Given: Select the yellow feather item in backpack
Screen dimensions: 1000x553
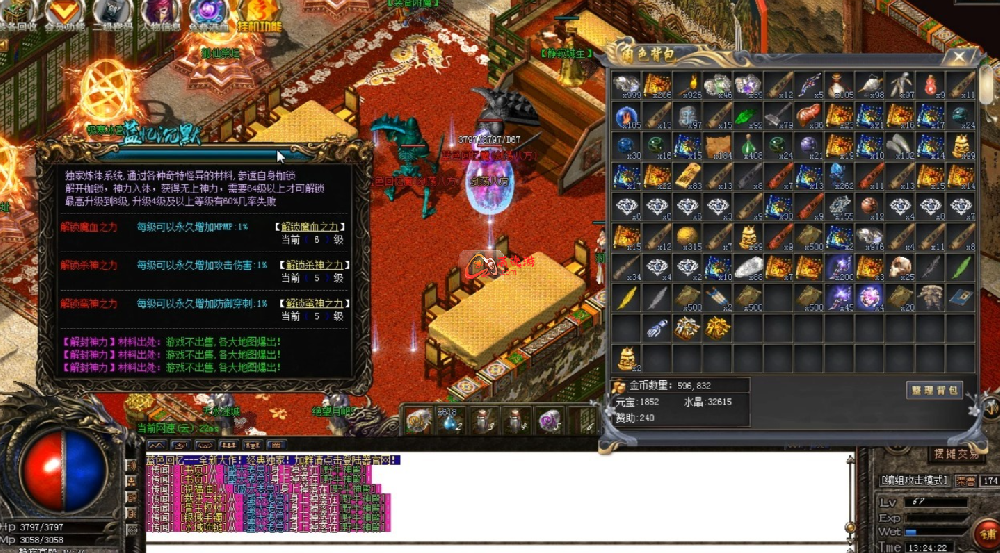Looking at the screenshot, I should (x=626, y=297).
